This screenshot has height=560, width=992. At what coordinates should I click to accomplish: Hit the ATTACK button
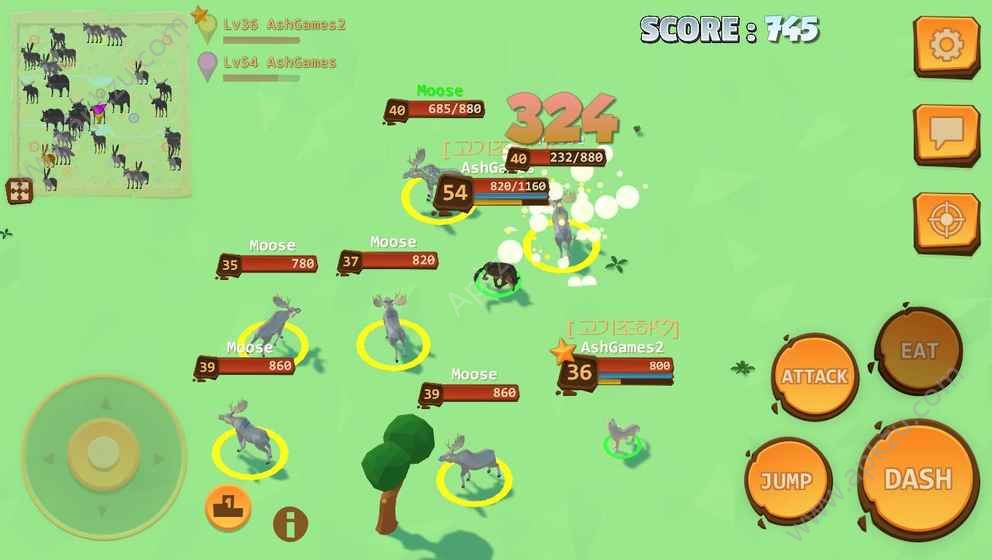(815, 377)
